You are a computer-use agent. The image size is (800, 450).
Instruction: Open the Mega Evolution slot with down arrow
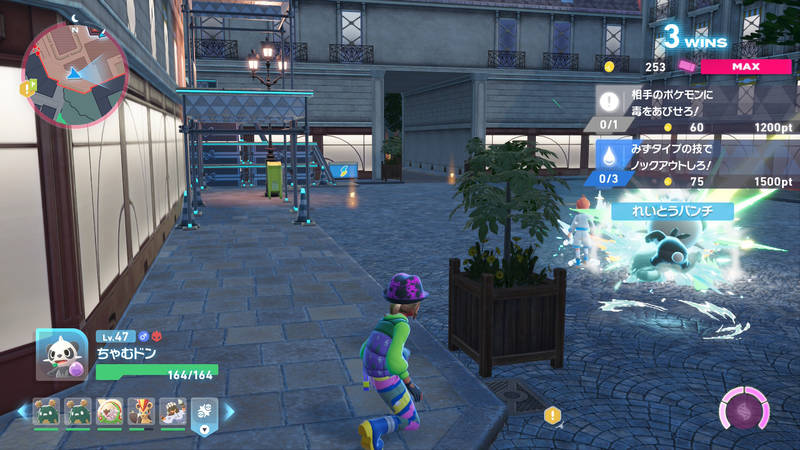coord(204,415)
